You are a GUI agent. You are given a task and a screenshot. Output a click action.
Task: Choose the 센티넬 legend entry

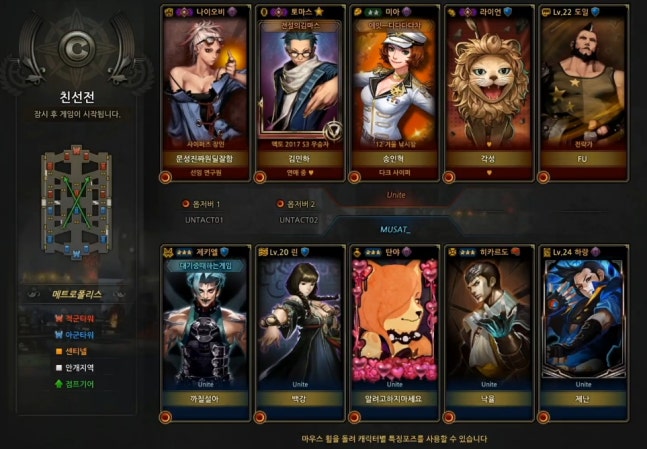(x=69, y=350)
